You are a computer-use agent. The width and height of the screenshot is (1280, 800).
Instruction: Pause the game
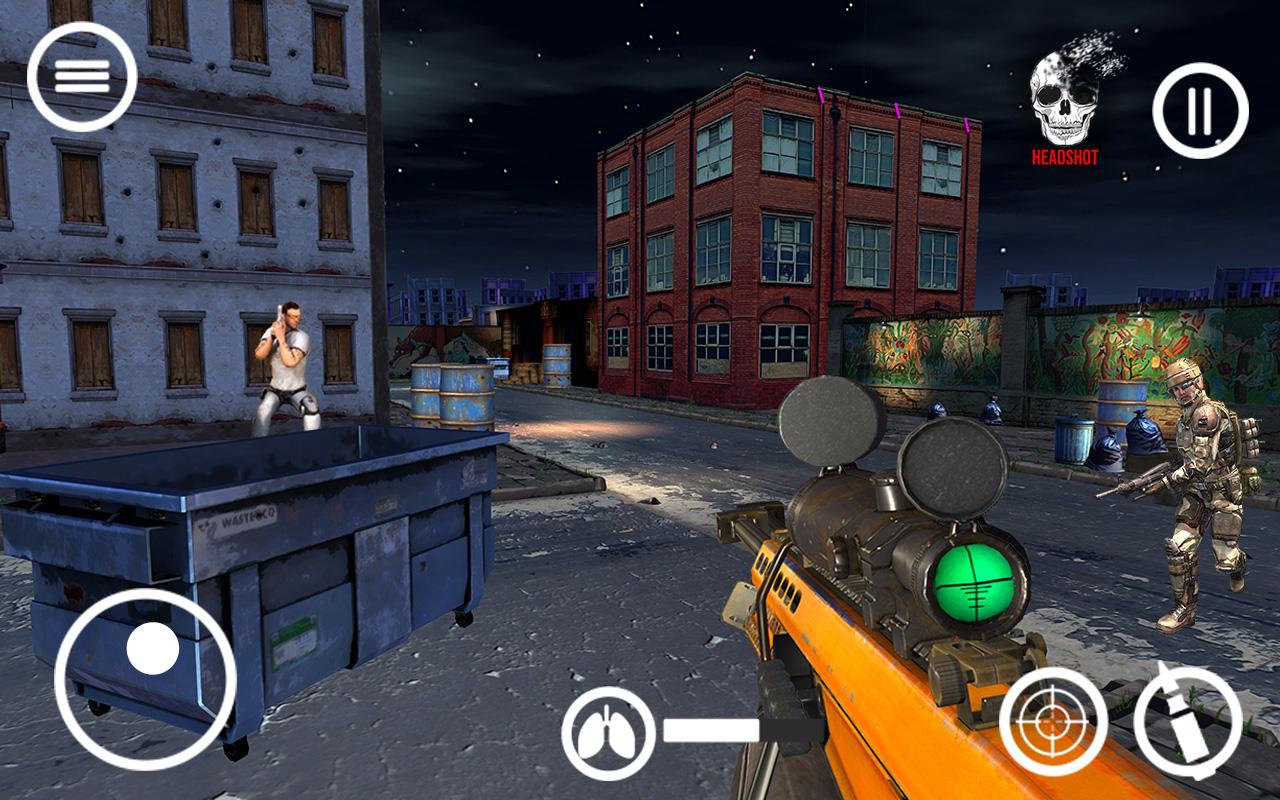click(x=1200, y=110)
